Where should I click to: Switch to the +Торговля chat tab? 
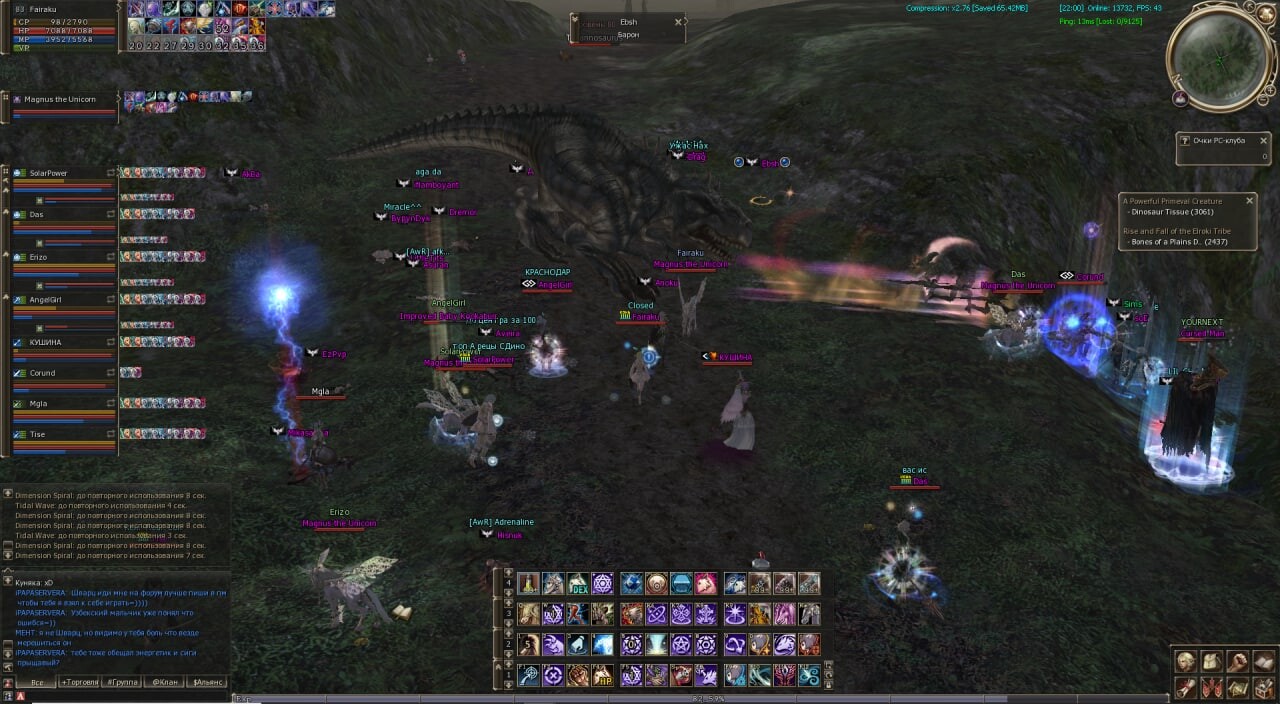[x=79, y=682]
